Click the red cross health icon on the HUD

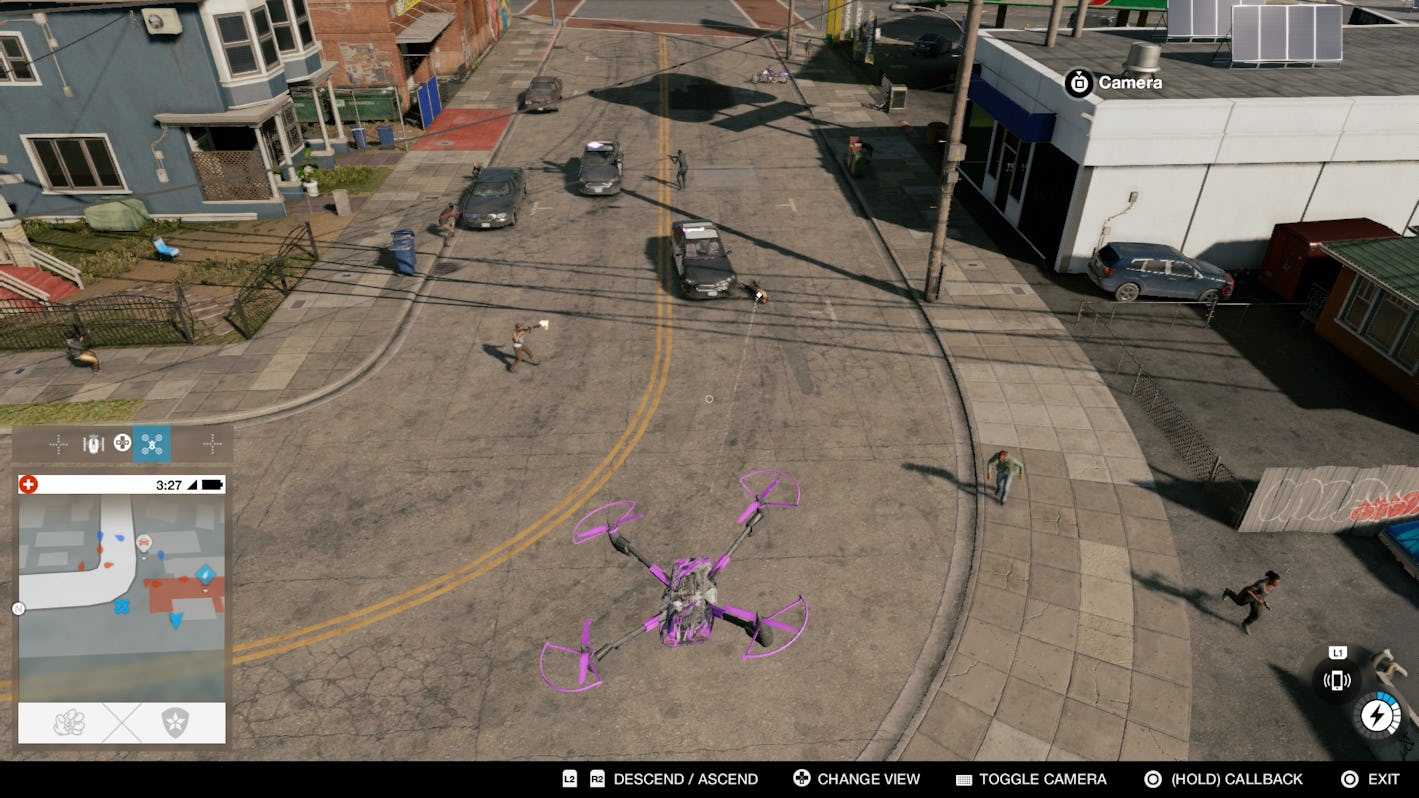[28, 483]
